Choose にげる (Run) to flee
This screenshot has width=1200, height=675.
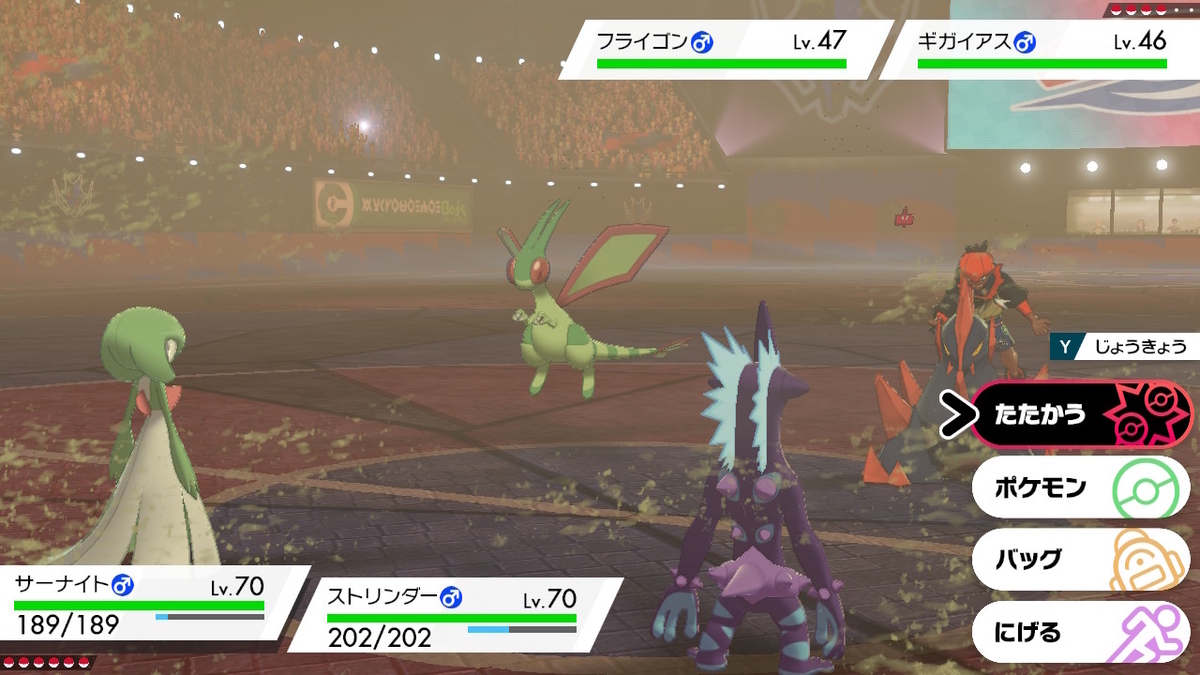pos(1080,632)
